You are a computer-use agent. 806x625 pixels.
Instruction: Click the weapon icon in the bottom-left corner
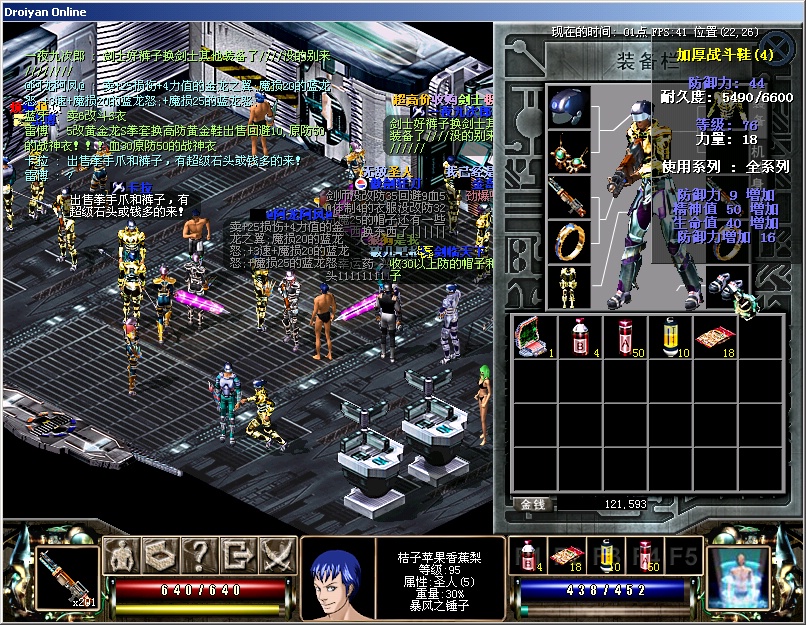tap(68, 576)
